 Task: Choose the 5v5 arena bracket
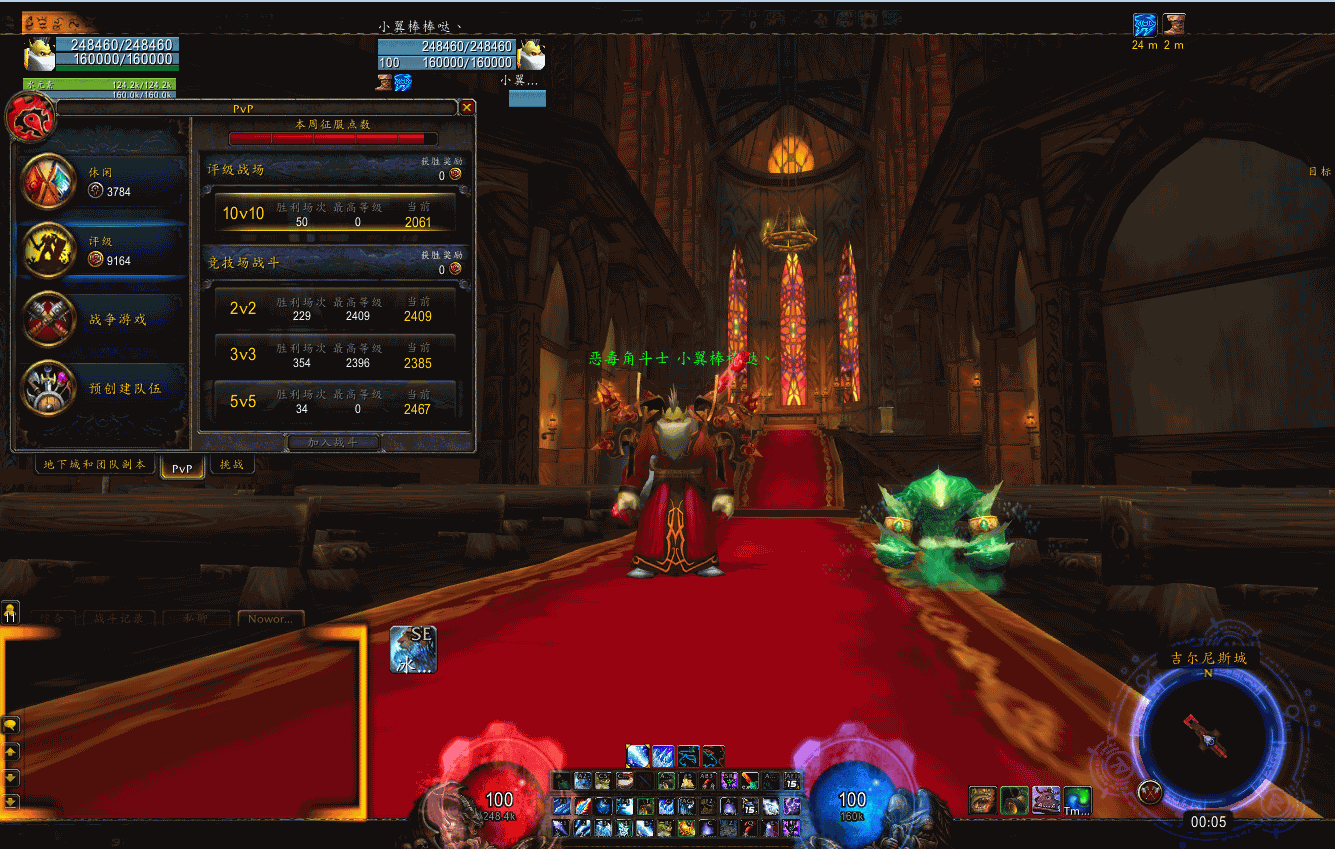(336, 401)
